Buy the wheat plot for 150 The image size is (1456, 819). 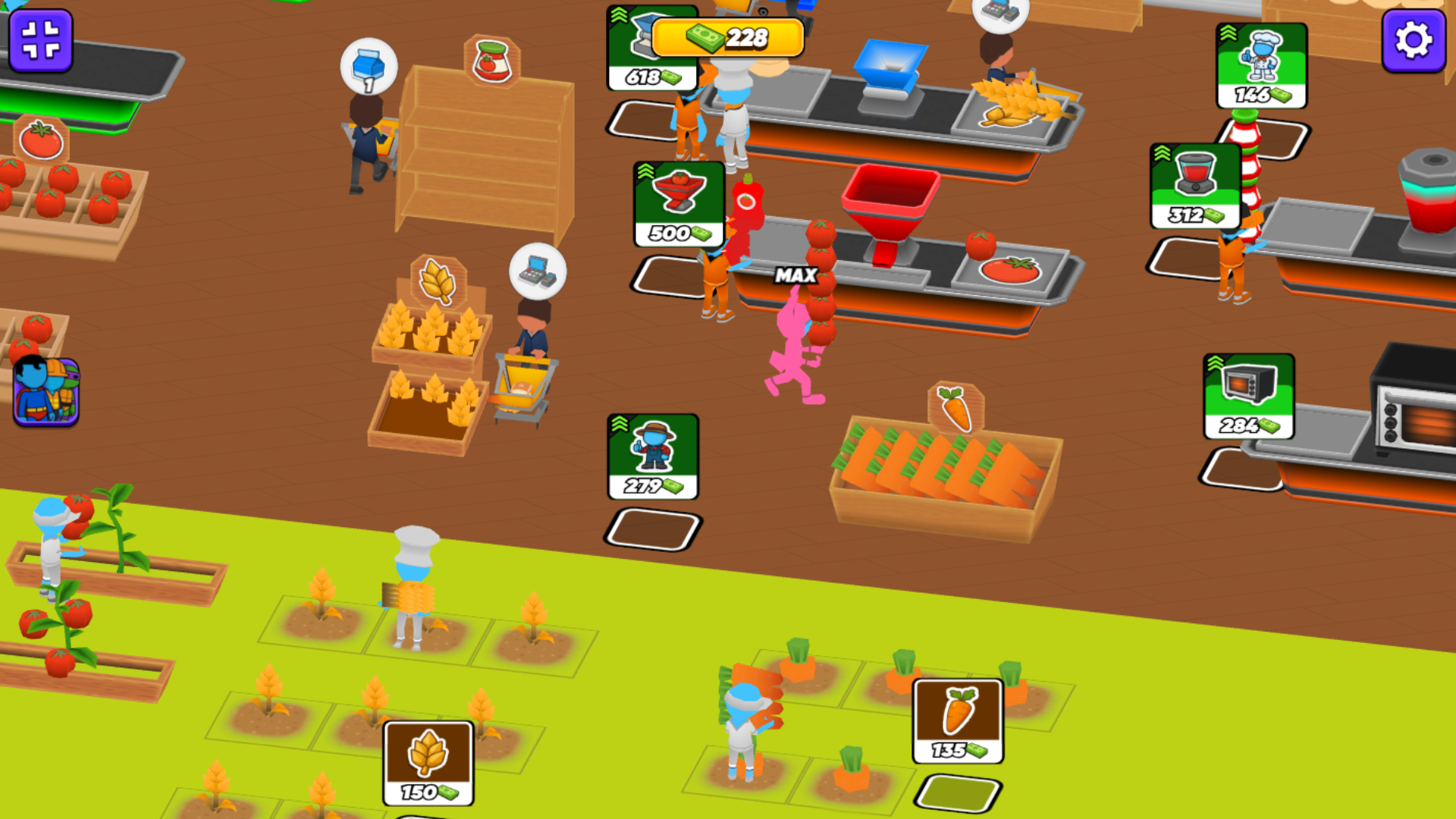click(430, 762)
